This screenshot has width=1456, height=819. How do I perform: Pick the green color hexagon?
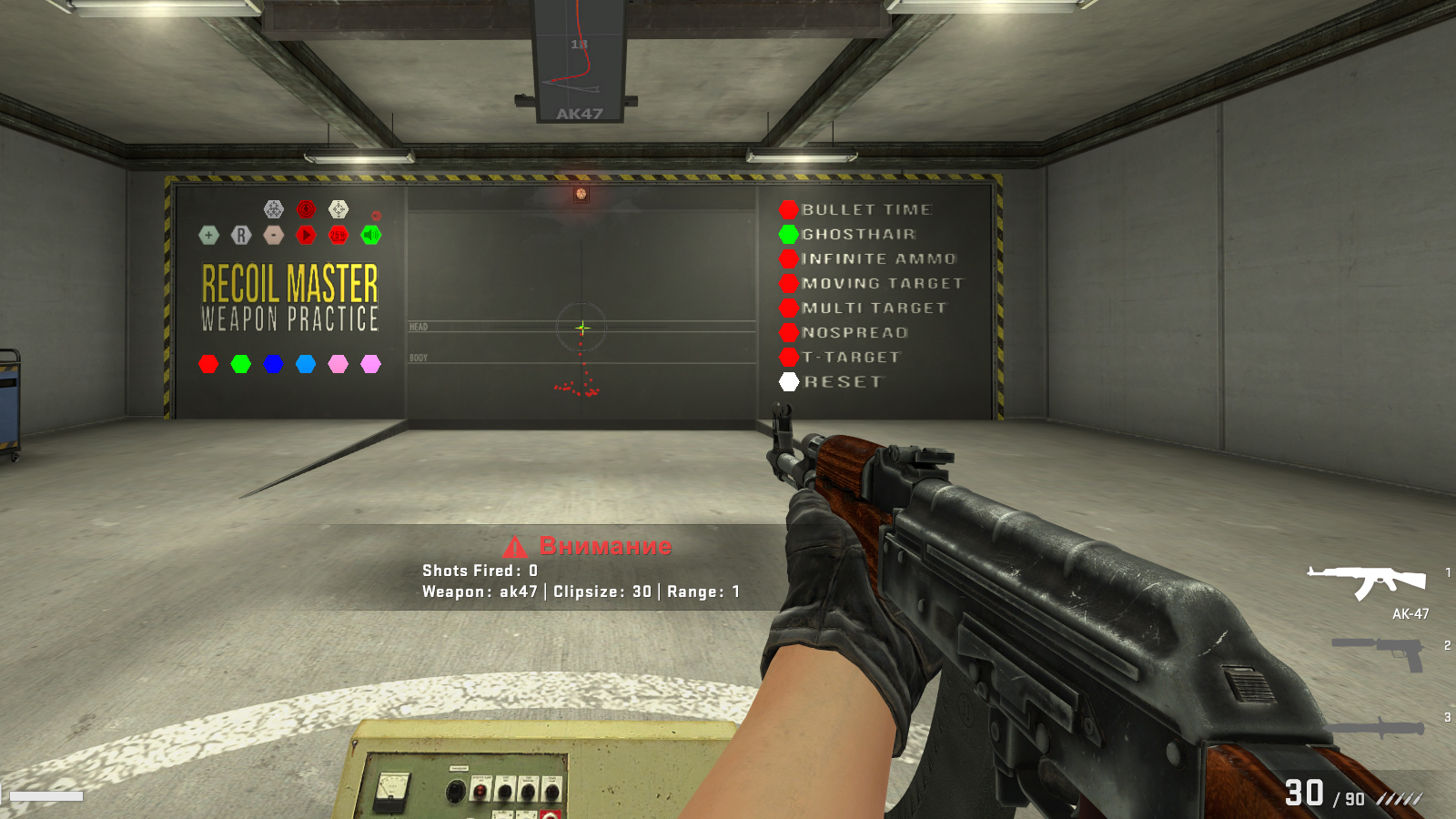(241, 364)
